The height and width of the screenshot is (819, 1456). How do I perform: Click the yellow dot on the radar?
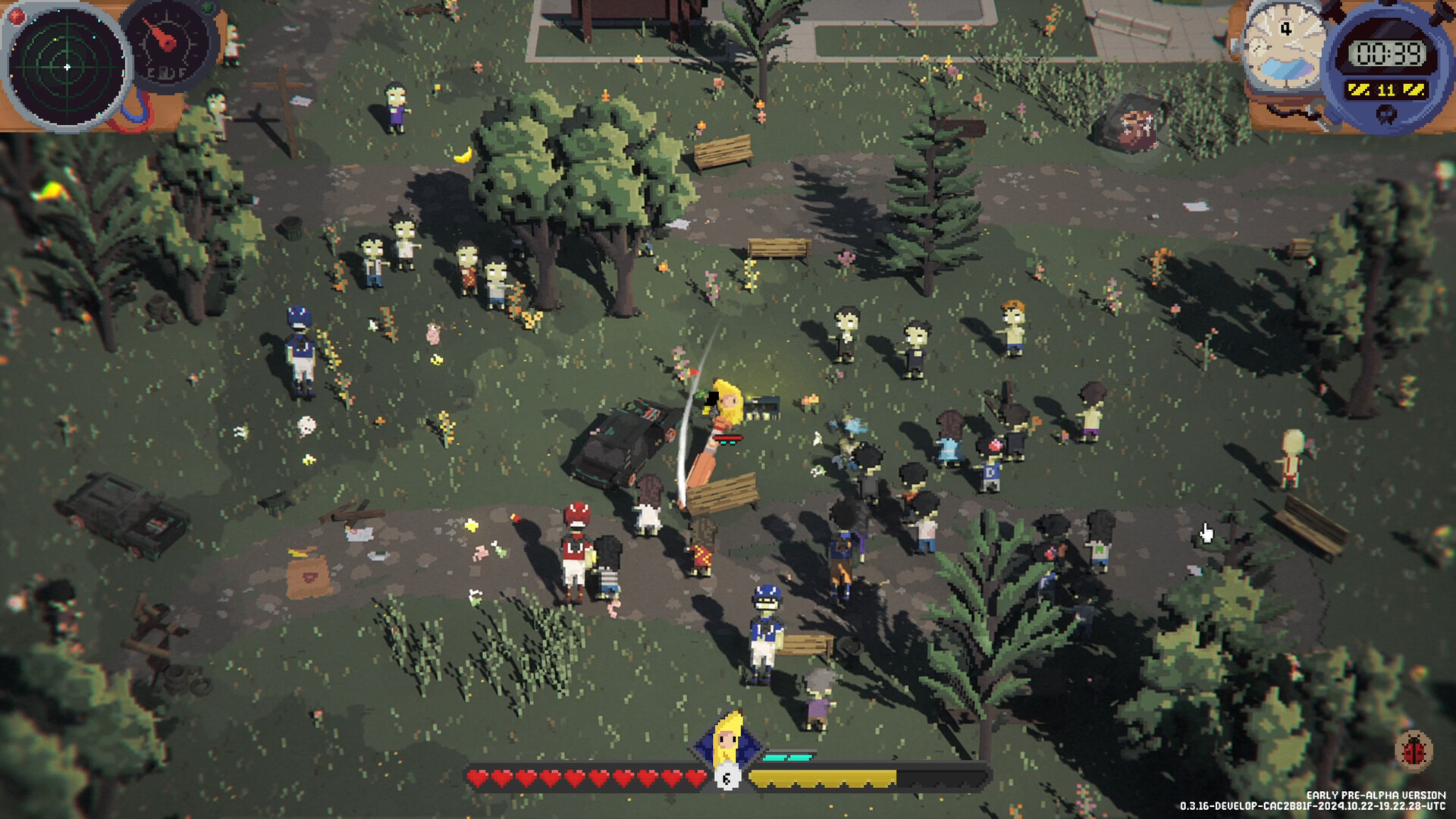55,40
